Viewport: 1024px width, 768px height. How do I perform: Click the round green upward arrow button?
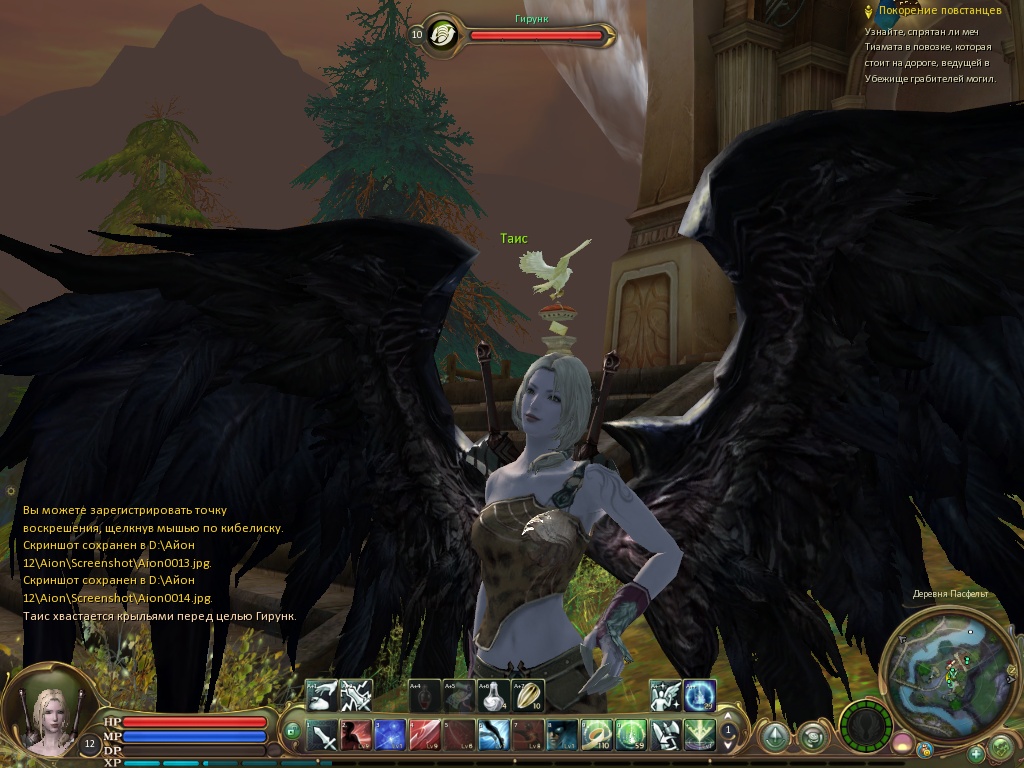774,738
